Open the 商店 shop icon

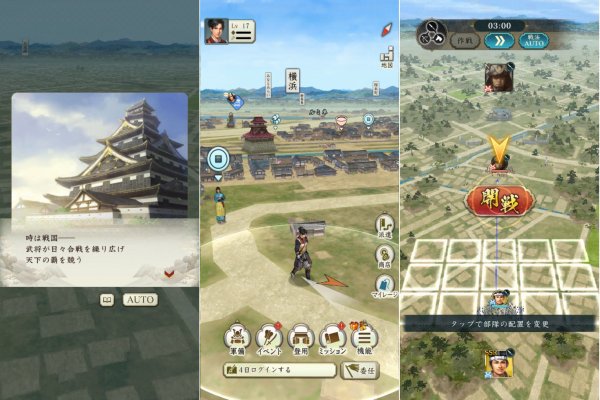(x=383, y=255)
